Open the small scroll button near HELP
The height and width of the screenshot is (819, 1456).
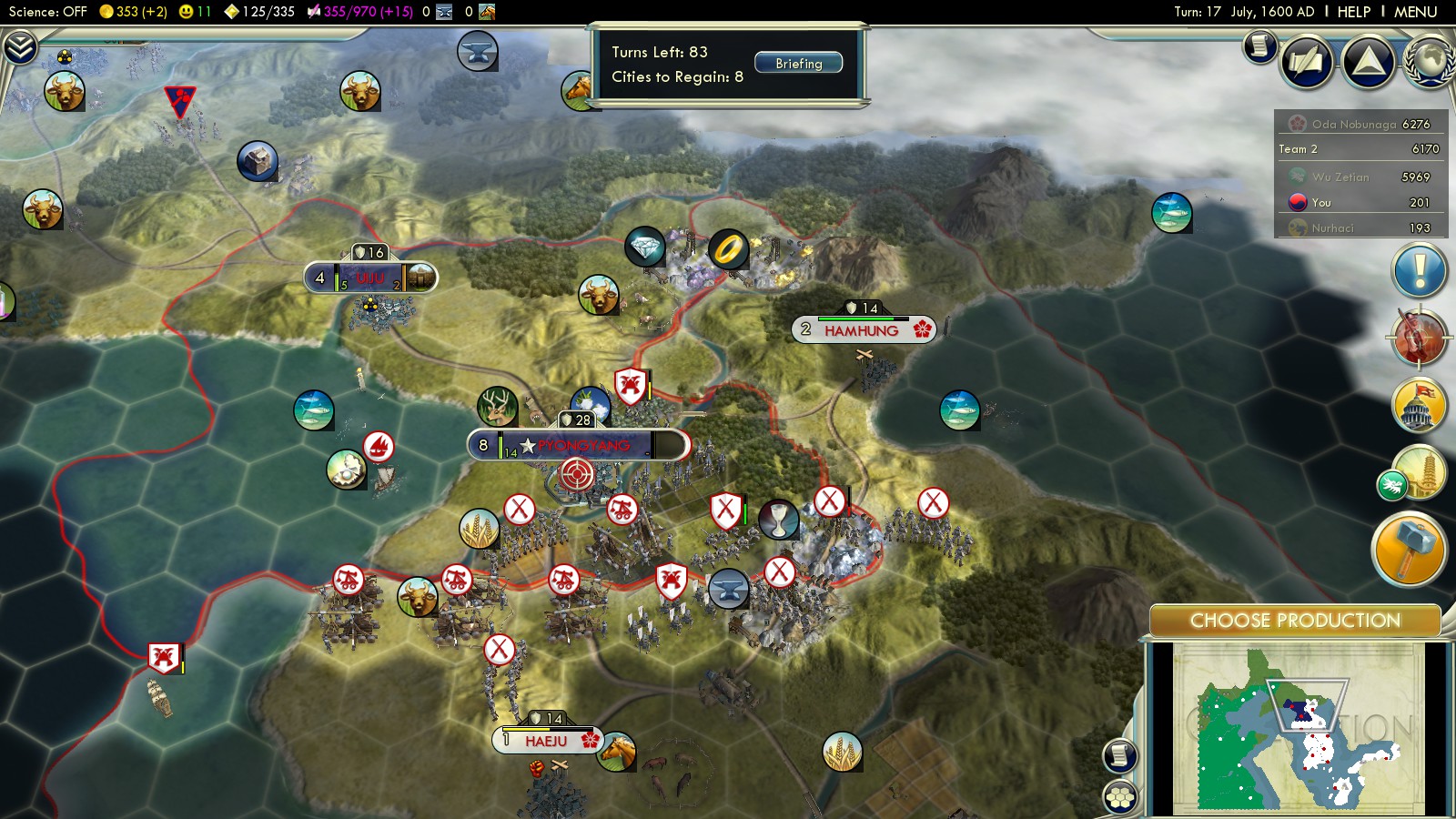click(1260, 45)
